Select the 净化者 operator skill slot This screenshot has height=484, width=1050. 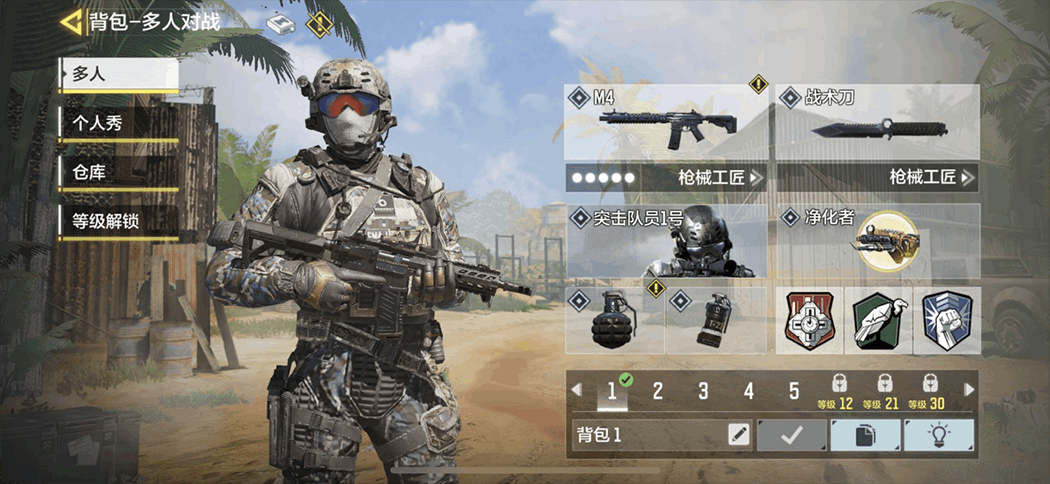coord(877,242)
